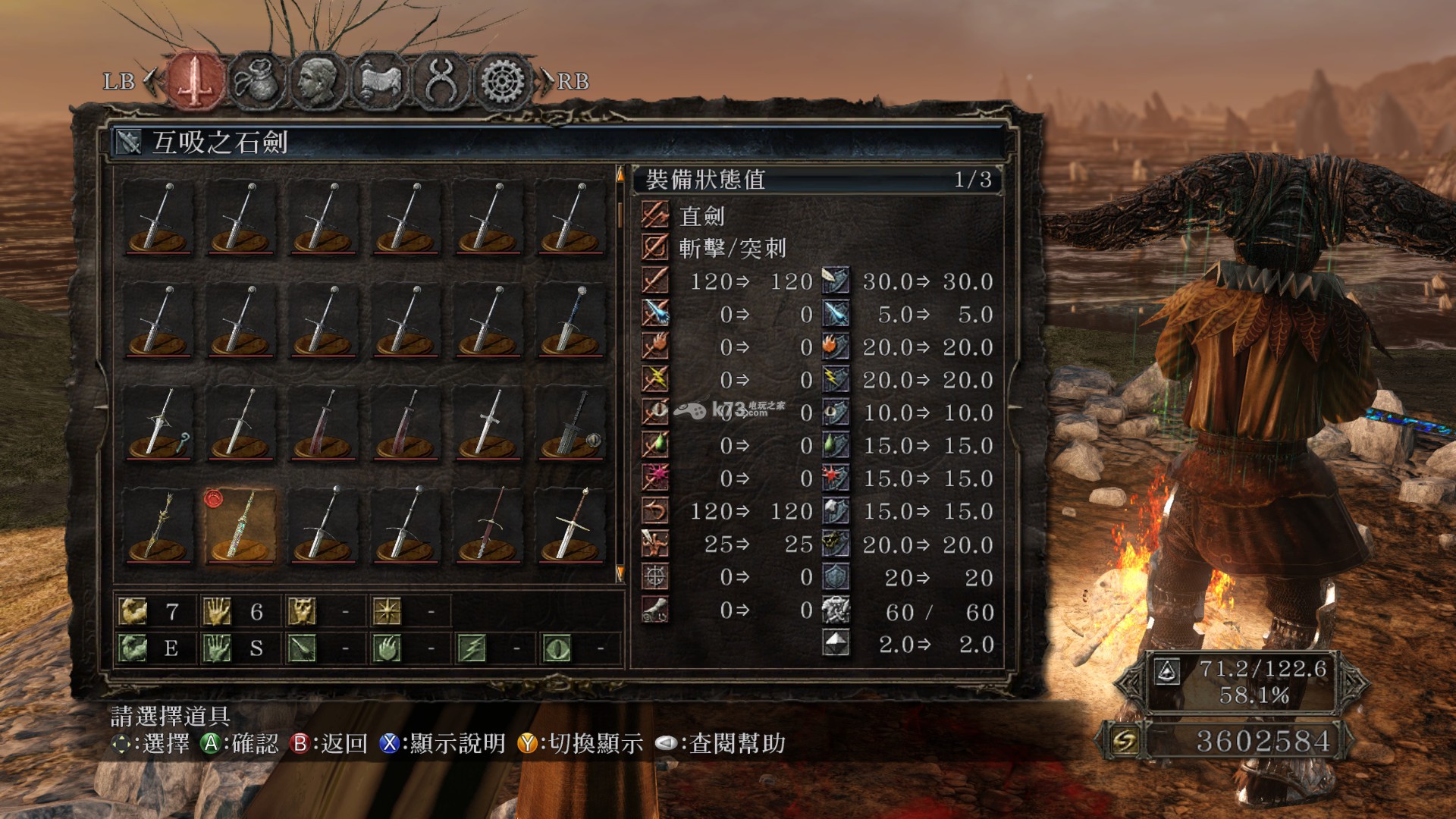Switch to the rolled scroll tab
Image resolution: width=1456 pixels, height=819 pixels.
click(x=379, y=80)
